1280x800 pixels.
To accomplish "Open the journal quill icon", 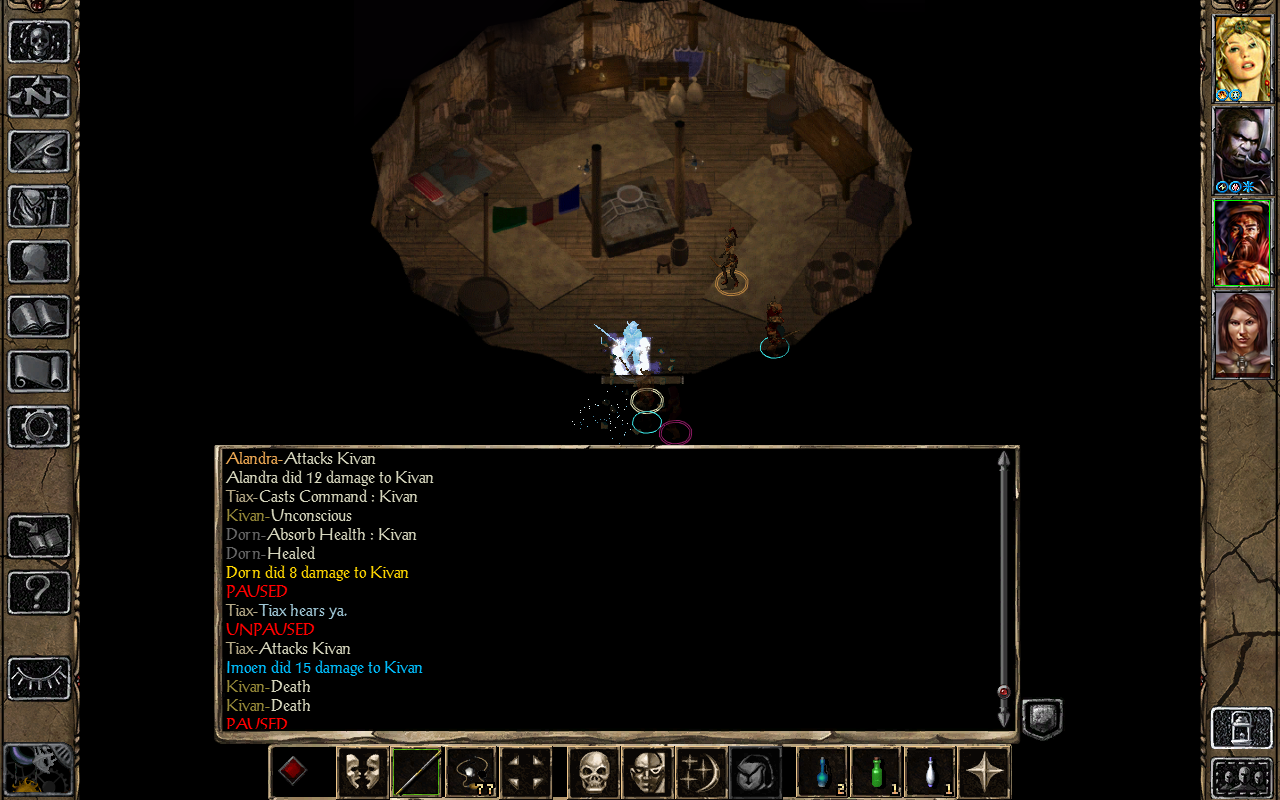I will click(x=40, y=152).
